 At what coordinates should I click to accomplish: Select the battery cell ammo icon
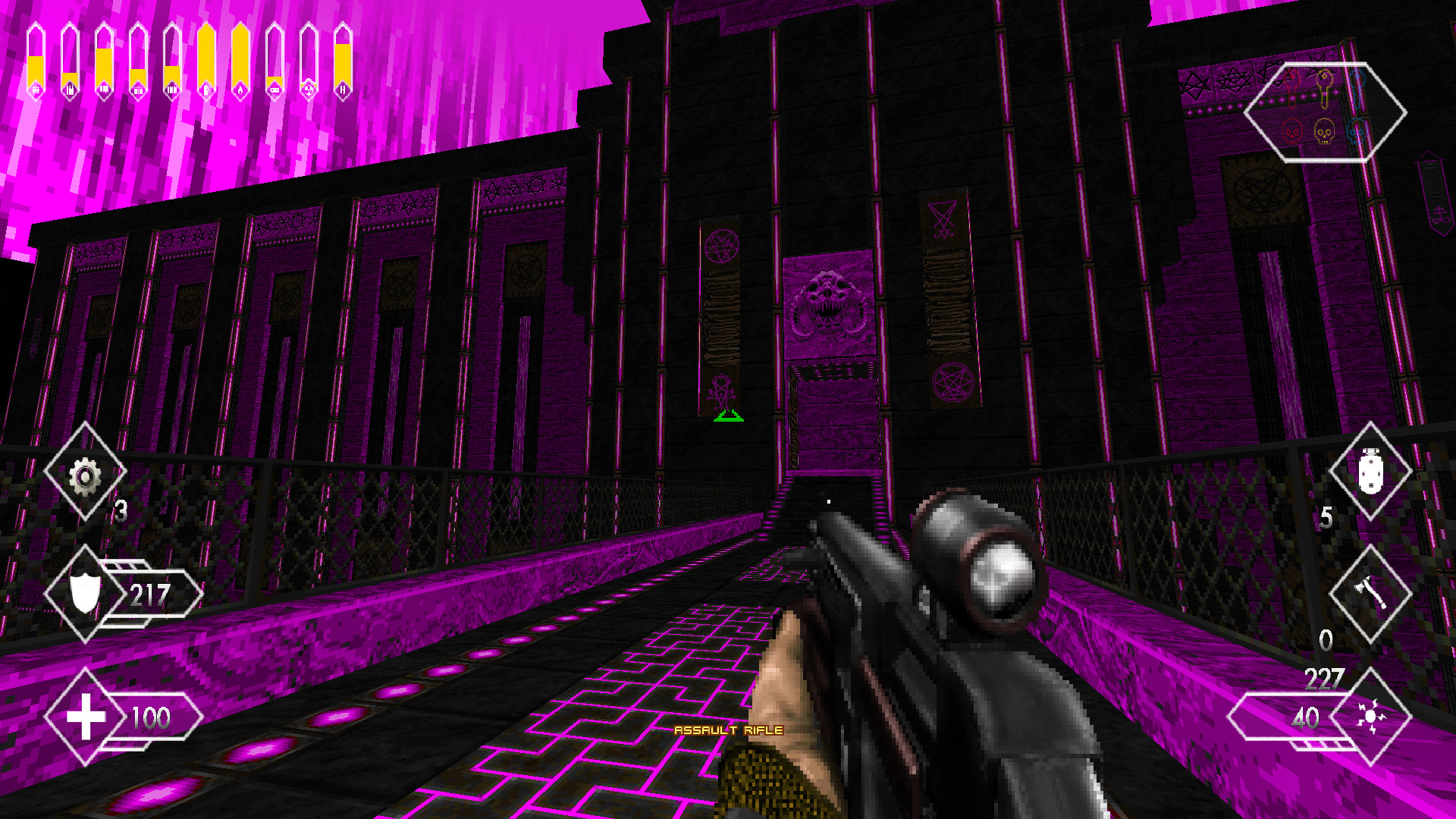tap(275, 90)
